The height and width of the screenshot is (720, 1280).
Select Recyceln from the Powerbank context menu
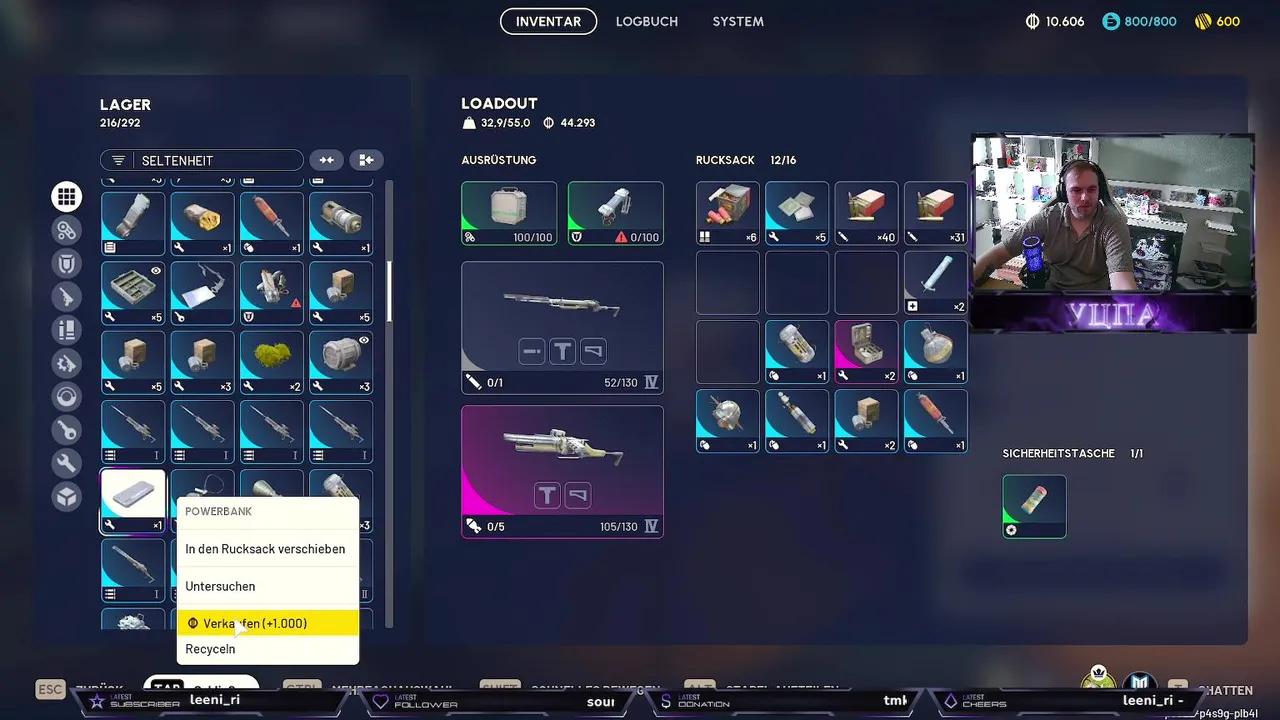click(x=210, y=648)
